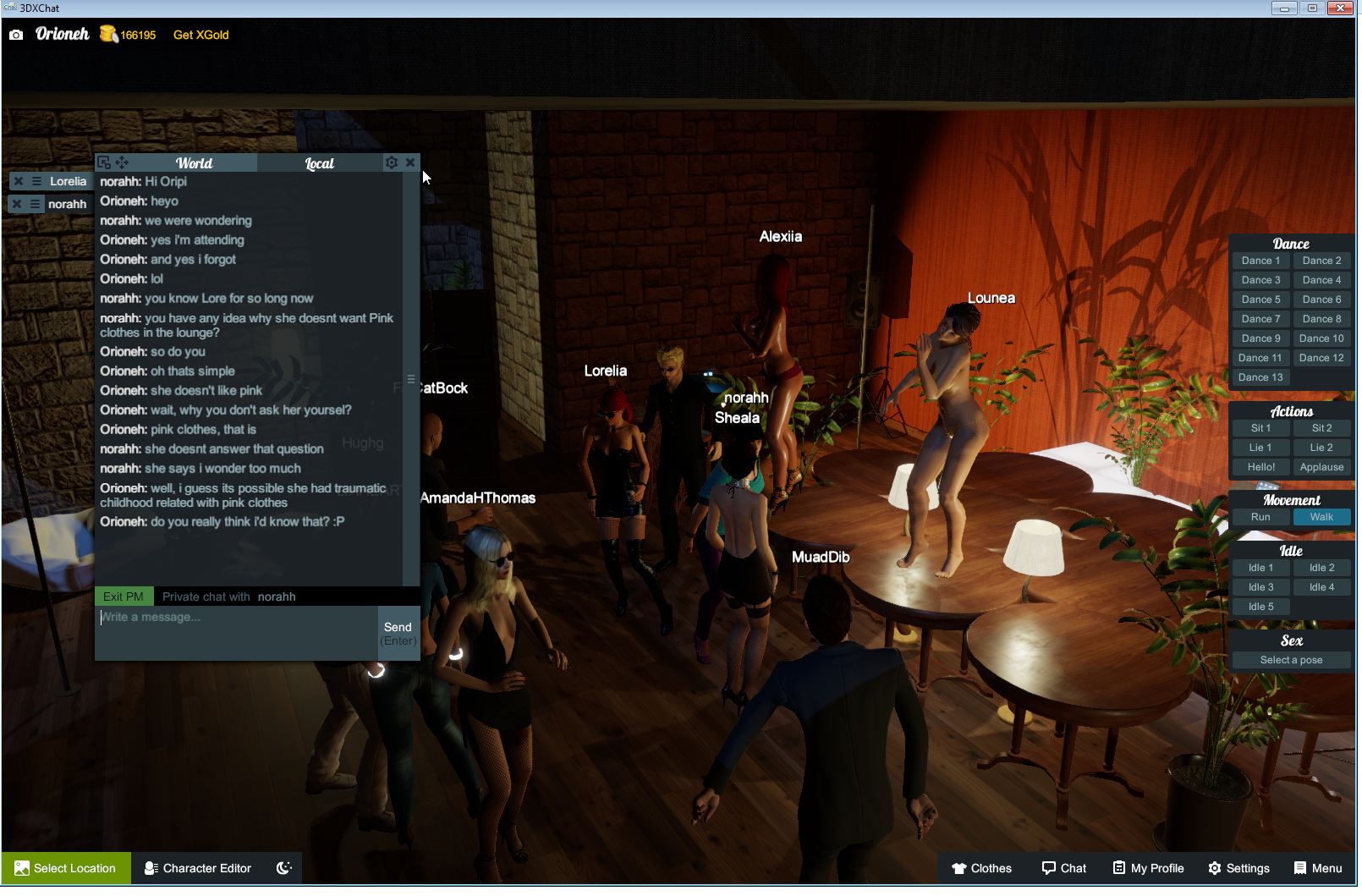Open the Character Editor

198,868
